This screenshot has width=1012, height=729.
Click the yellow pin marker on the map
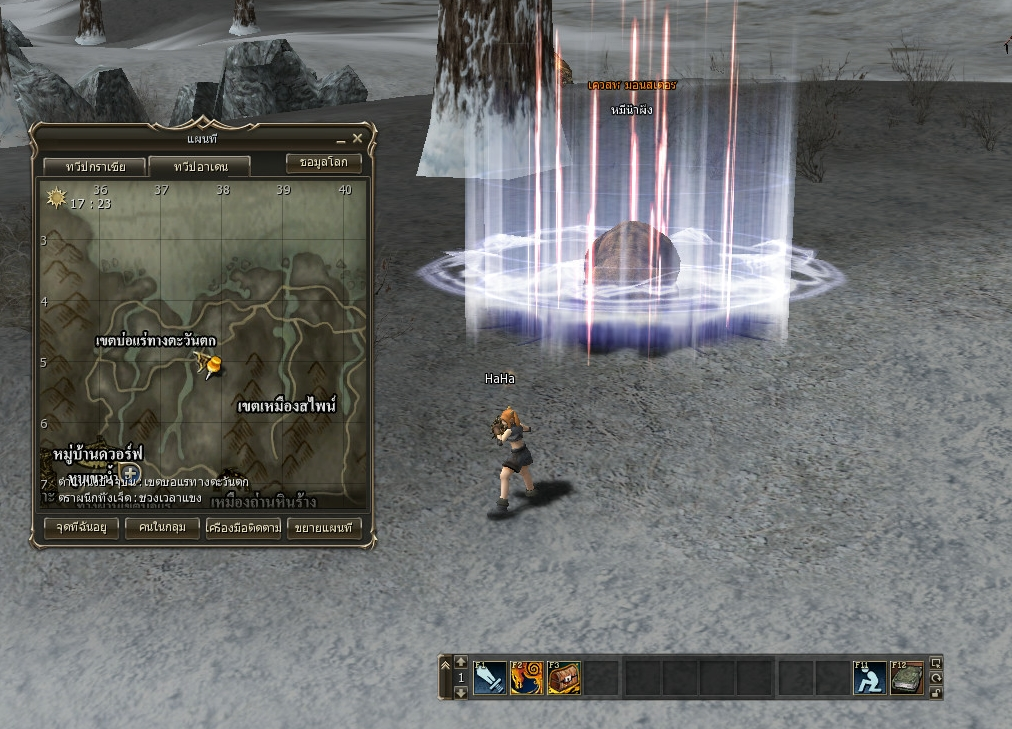208,367
